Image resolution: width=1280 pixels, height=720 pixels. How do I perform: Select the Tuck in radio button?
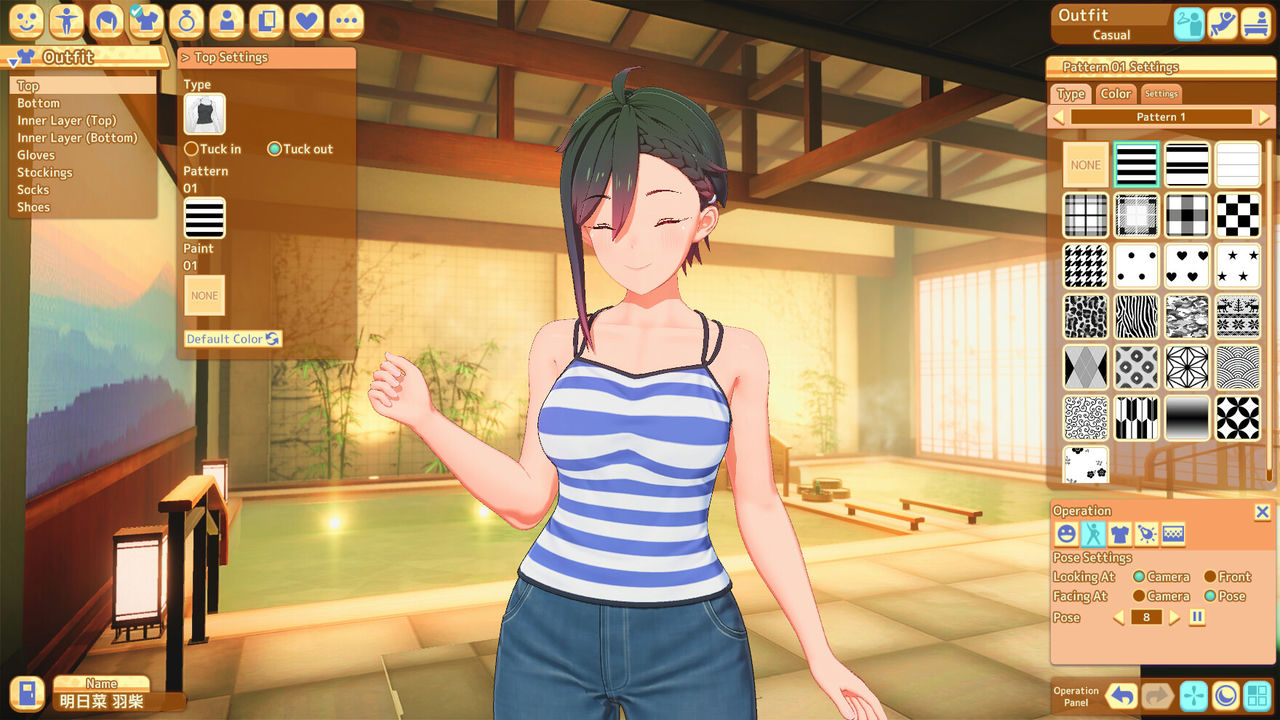click(x=191, y=149)
